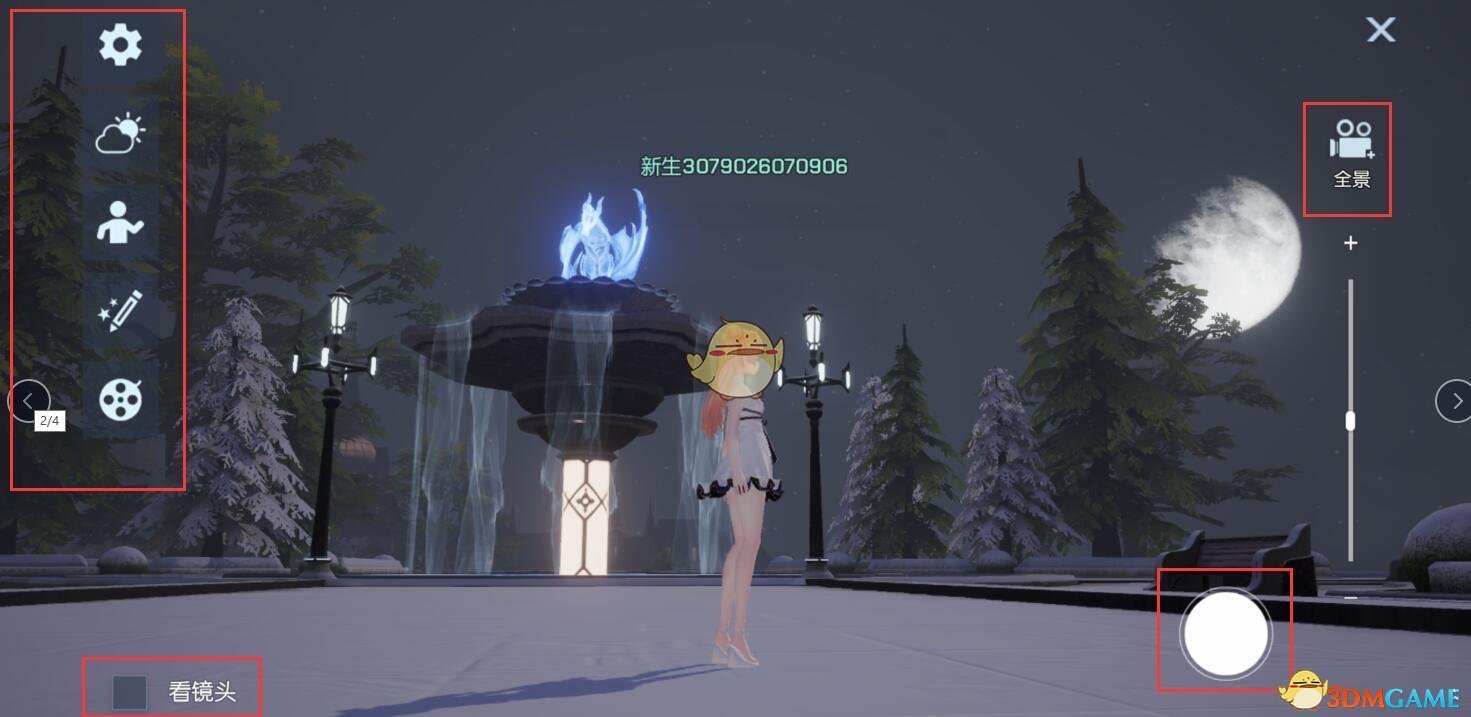Image resolution: width=1471 pixels, height=717 pixels.
Task: Toggle the 看镜头 checkbox
Action: 130,692
